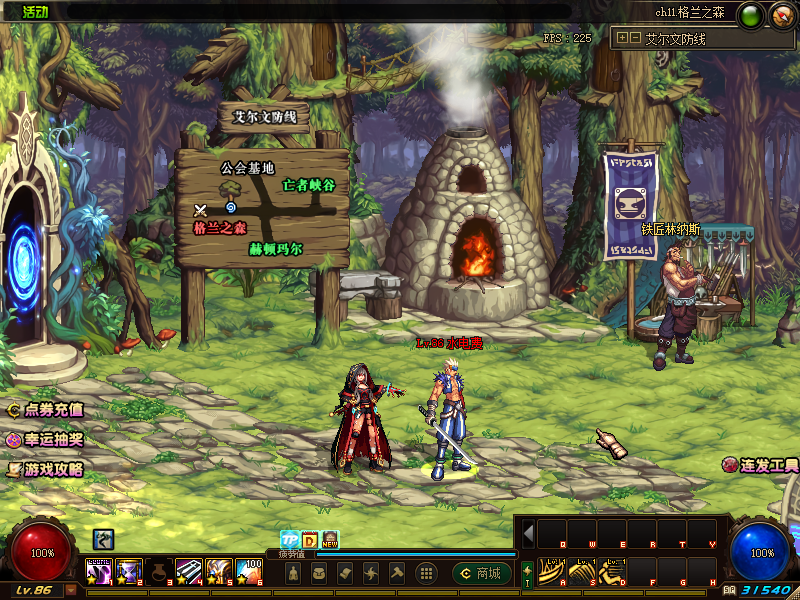Use the hourglass item in quick slot 2
Viewport: 800px width, 600px height.
coord(129,570)
